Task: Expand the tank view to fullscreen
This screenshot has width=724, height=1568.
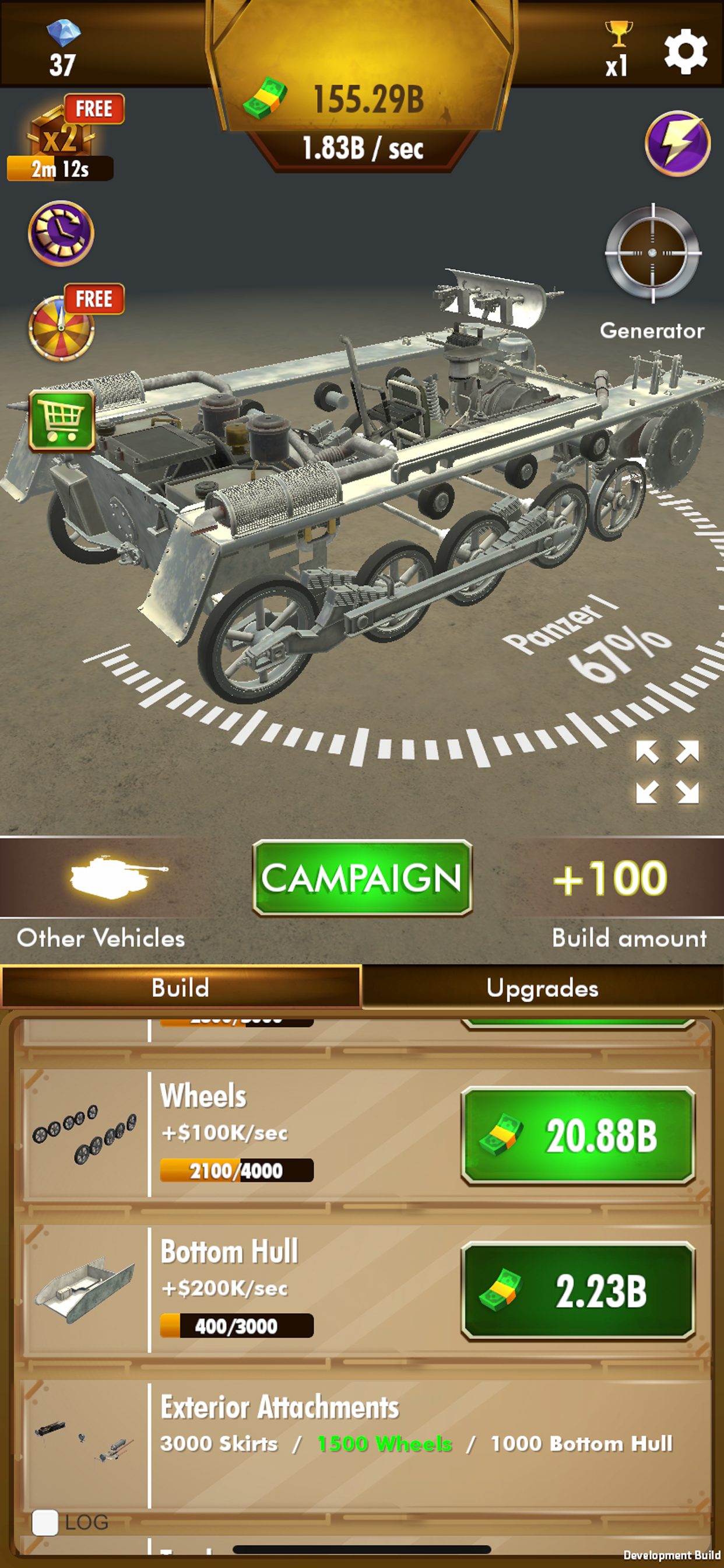Action: tap(667, 772)
